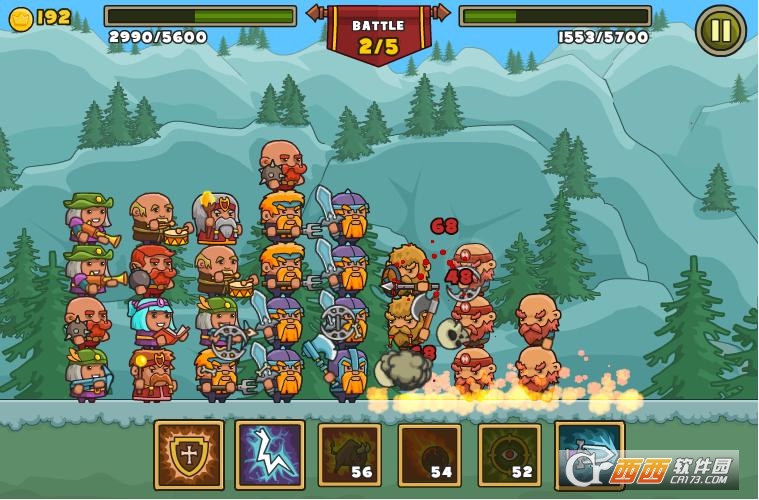Activate the shield cross defense ability
This screenshot has height=500, width=759.
point(189,455)
